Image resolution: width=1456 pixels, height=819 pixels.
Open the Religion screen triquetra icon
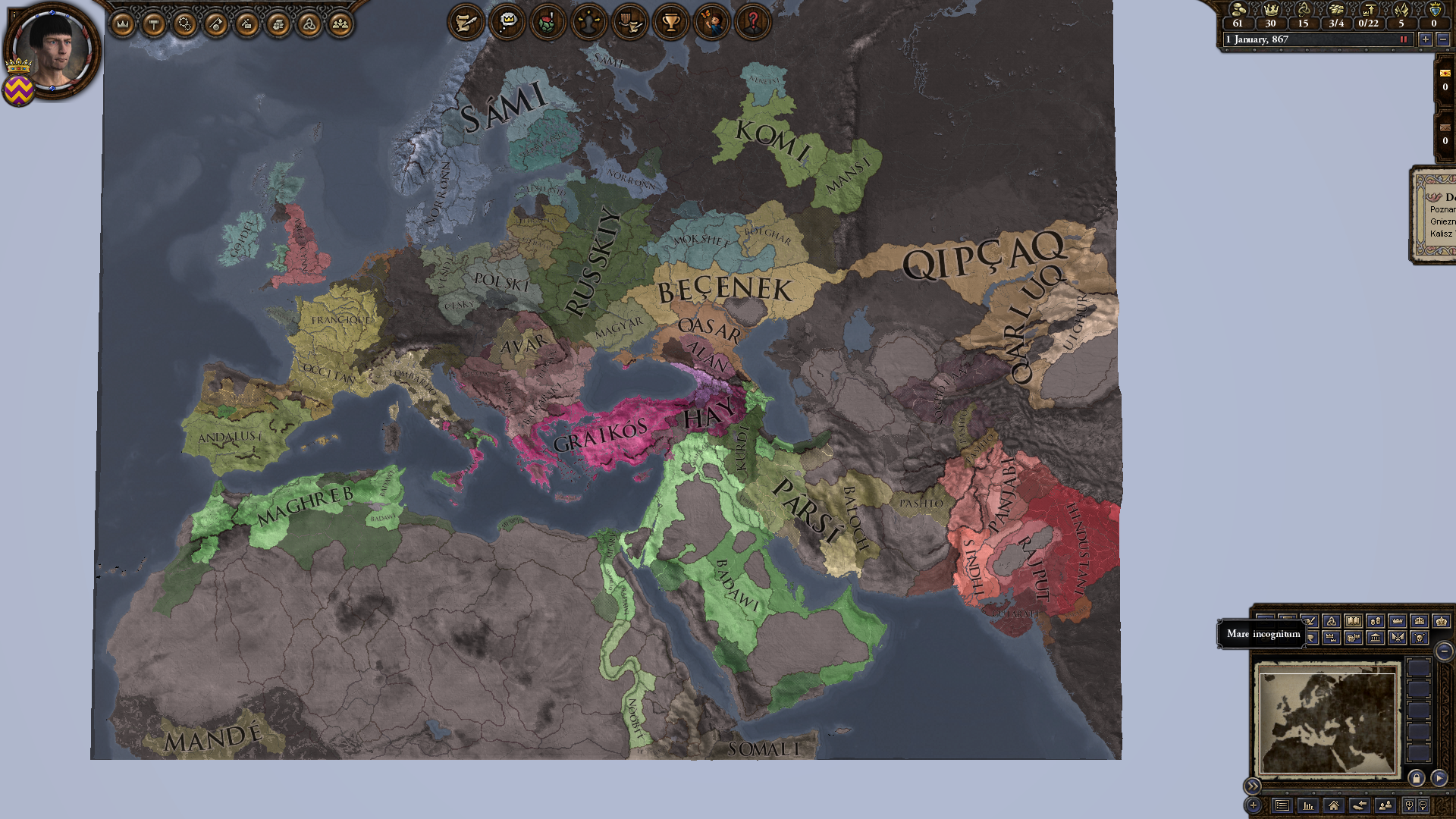point(308,23)
